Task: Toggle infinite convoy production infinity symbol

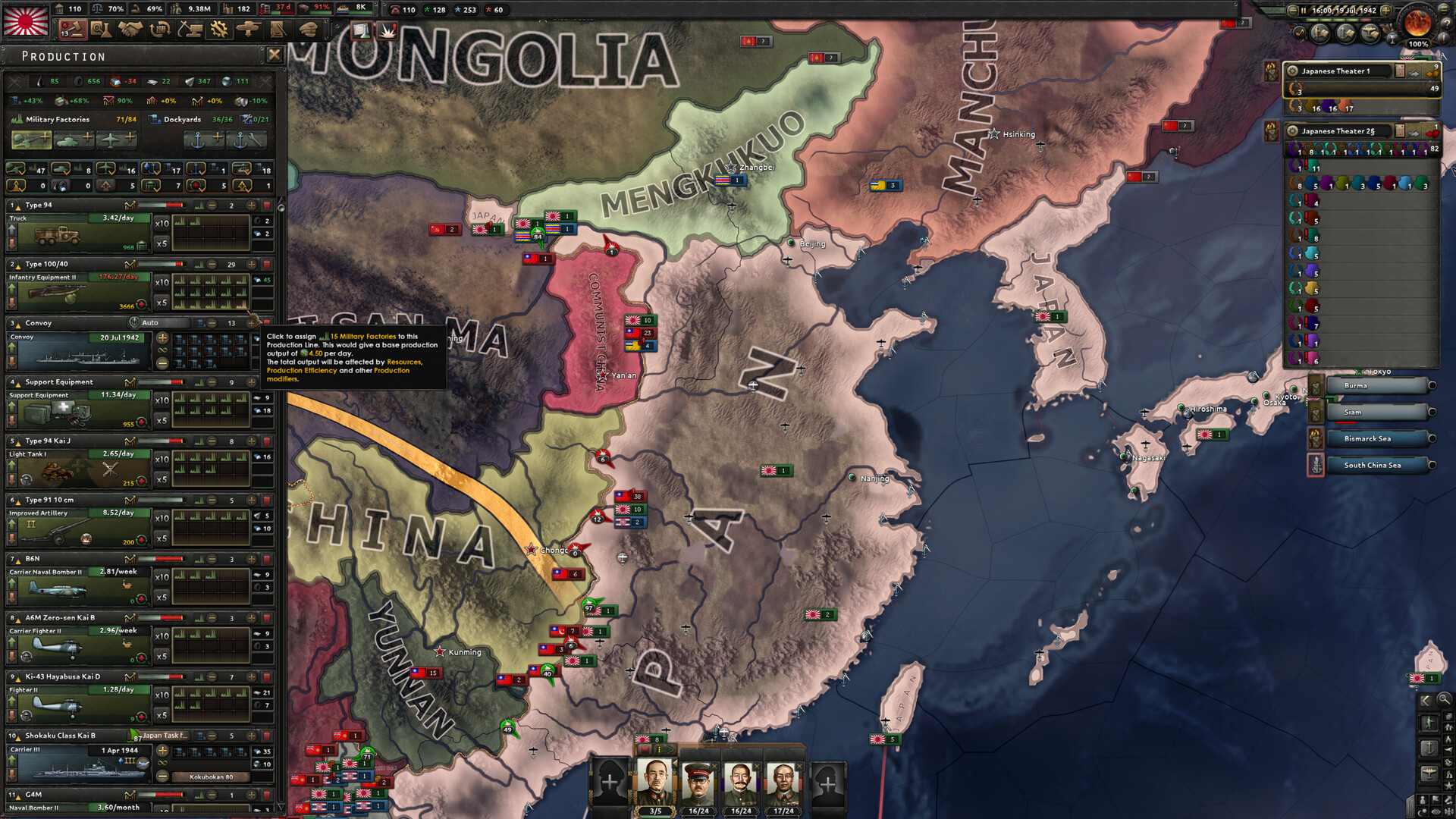Action: pos(162,350)
